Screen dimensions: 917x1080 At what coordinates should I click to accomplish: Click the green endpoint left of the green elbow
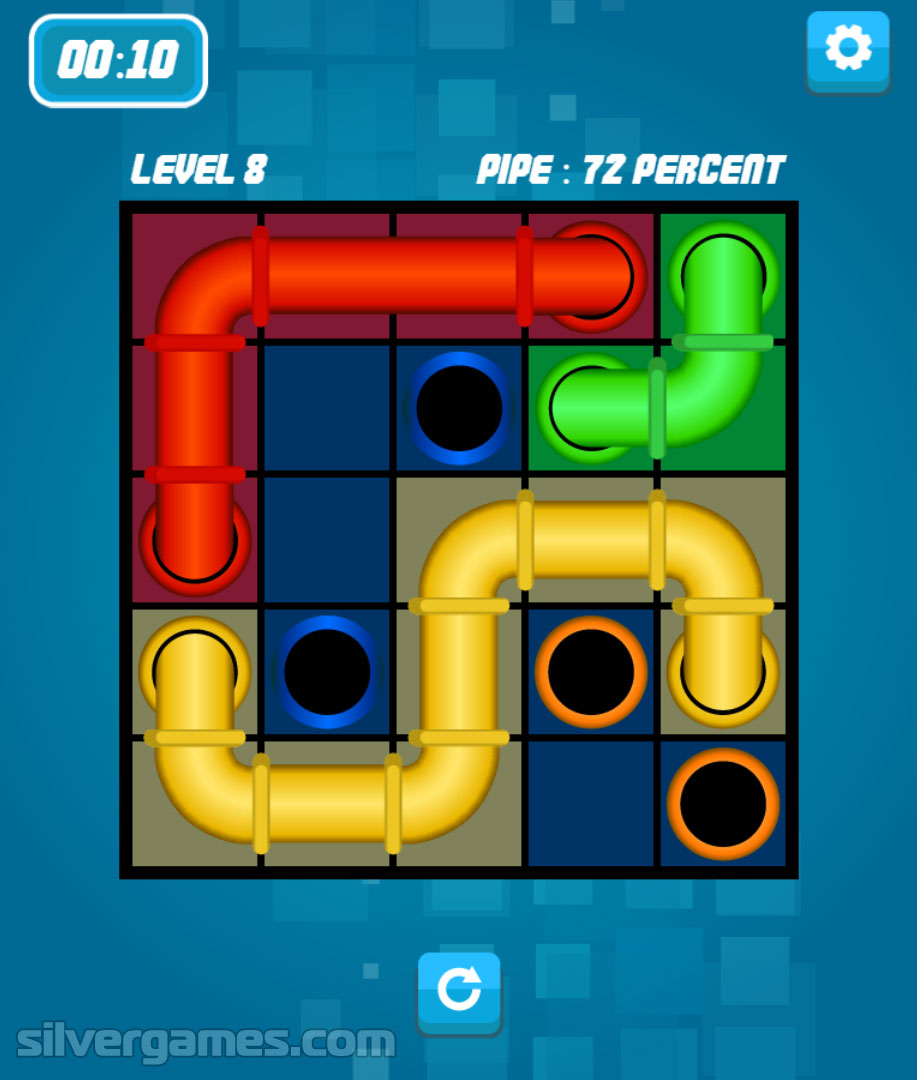pos(590,407)
